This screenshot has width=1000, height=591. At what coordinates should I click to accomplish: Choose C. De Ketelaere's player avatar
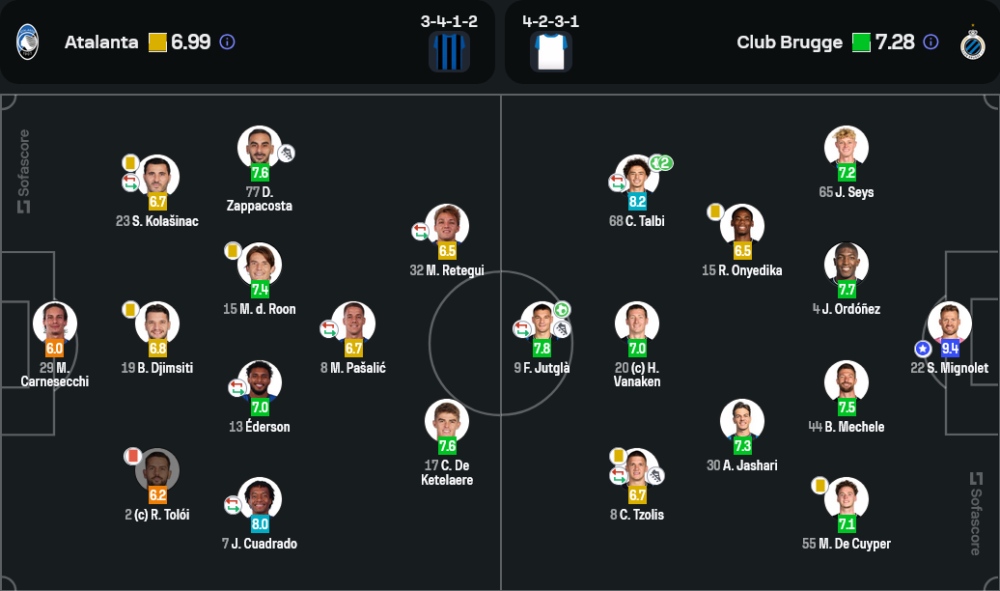pyautogui.click(x=446, y=421)
